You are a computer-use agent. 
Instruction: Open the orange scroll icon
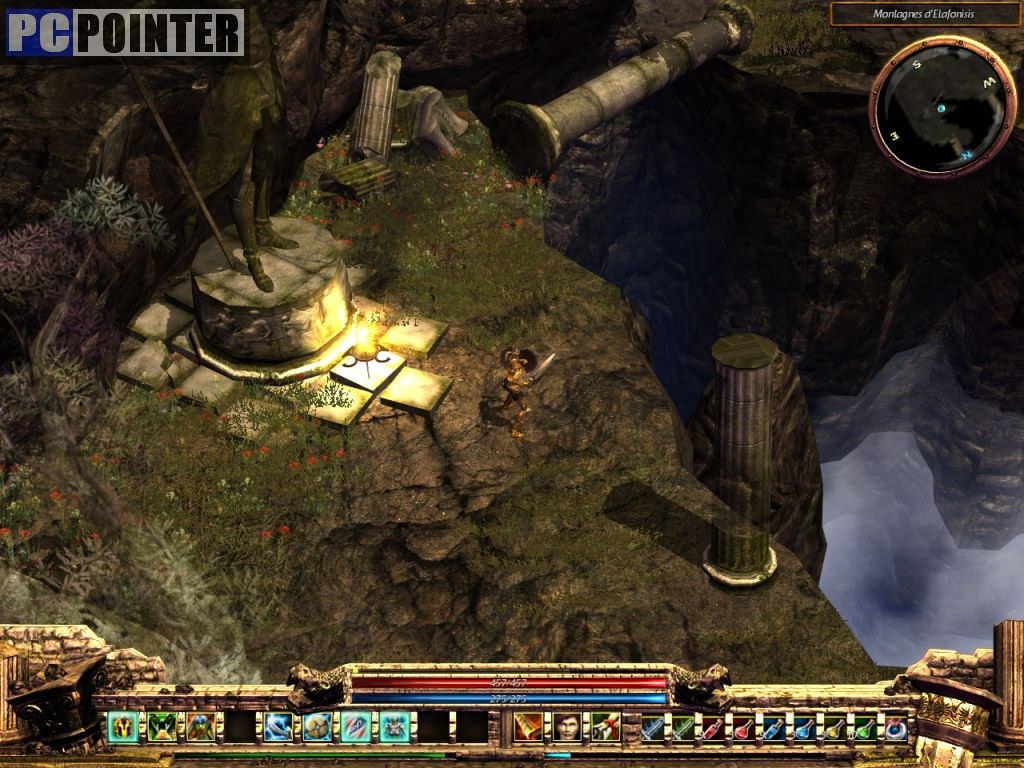point(529,726)
